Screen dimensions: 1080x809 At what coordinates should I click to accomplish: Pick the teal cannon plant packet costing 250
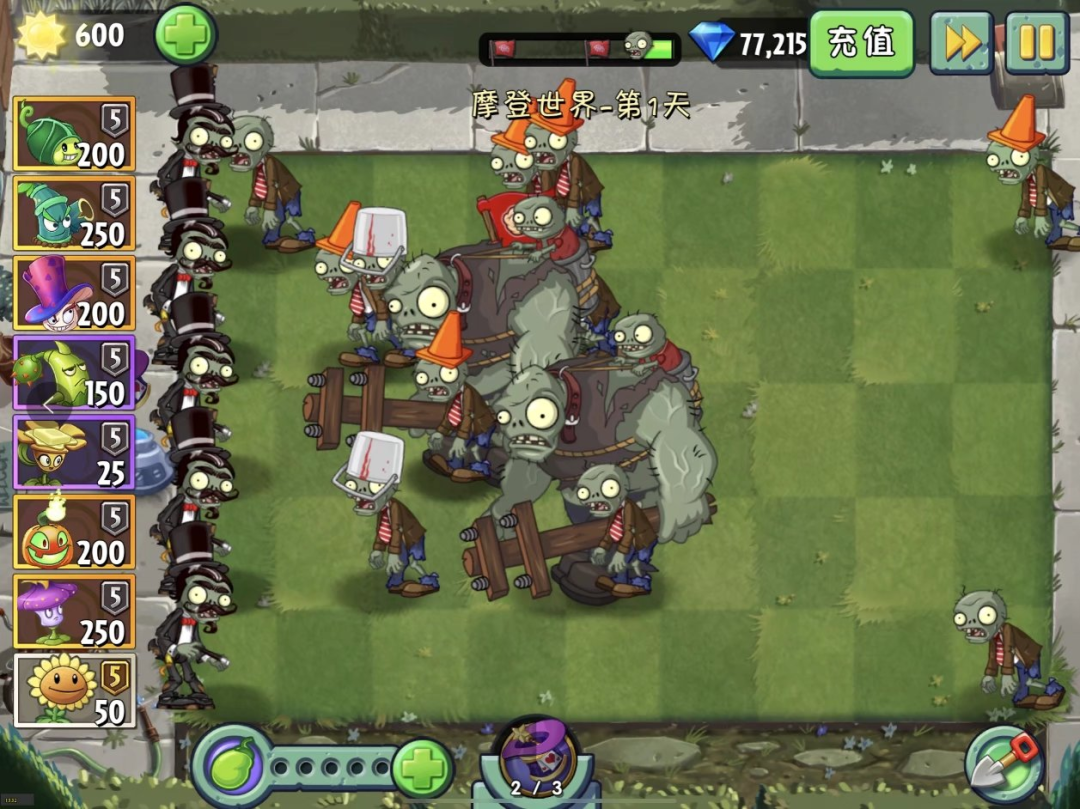point(75,214)
